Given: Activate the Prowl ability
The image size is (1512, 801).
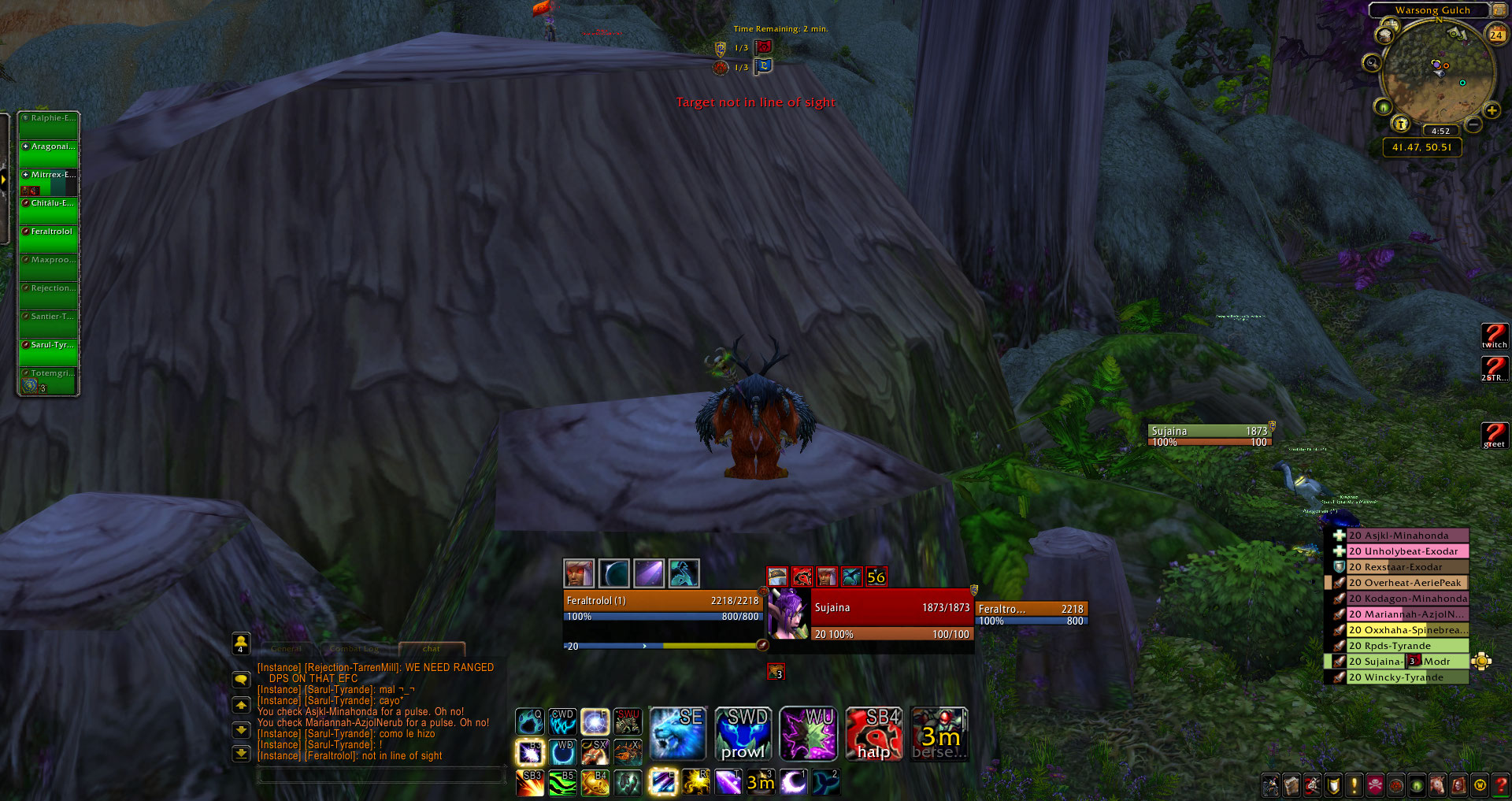Looking at the screenshot, I should 743,733.
